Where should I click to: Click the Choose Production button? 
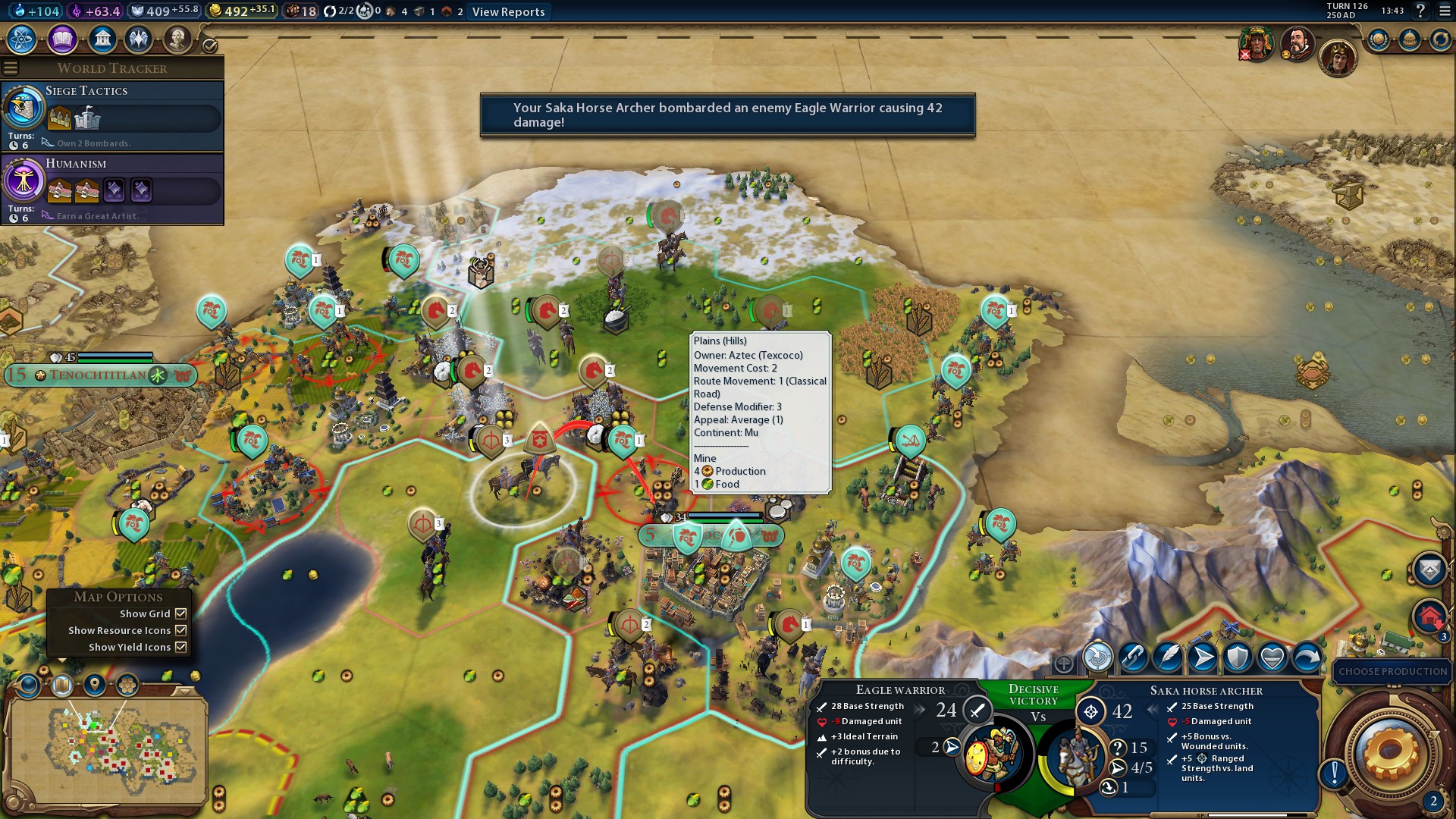1392,671
